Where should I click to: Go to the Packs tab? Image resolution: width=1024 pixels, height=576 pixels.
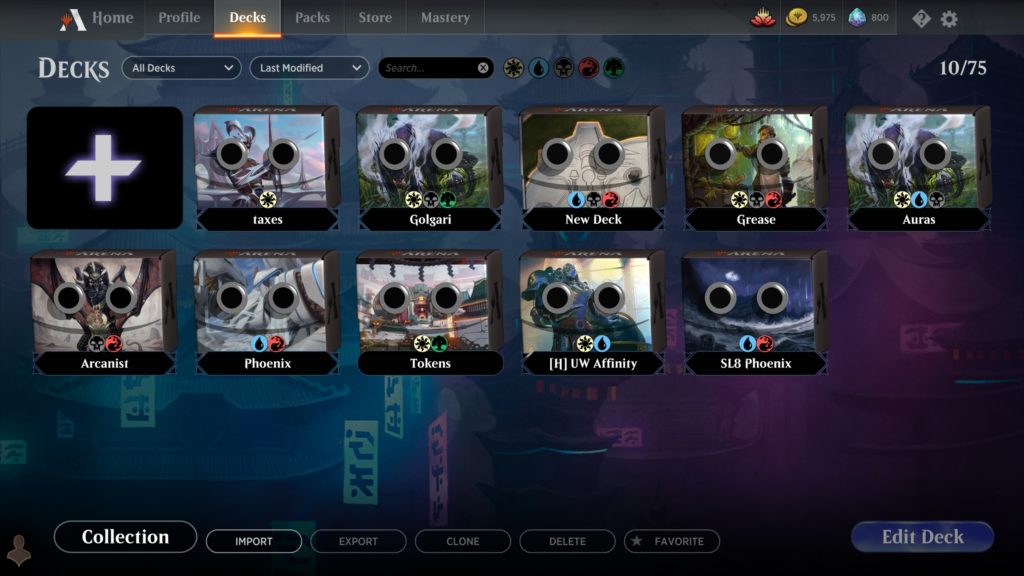point(312,18)
